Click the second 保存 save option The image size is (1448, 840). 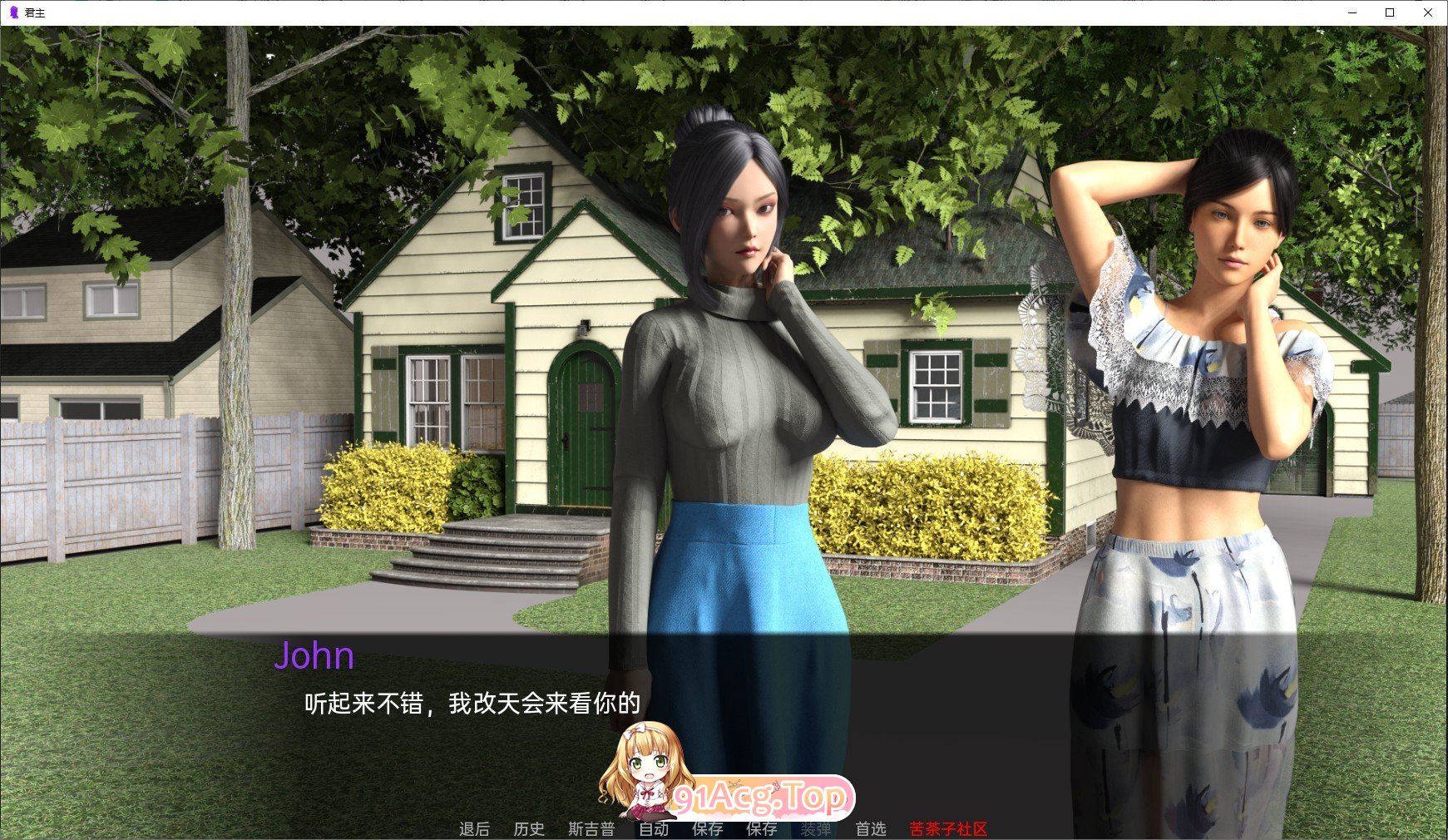click(x=762, y=828)
